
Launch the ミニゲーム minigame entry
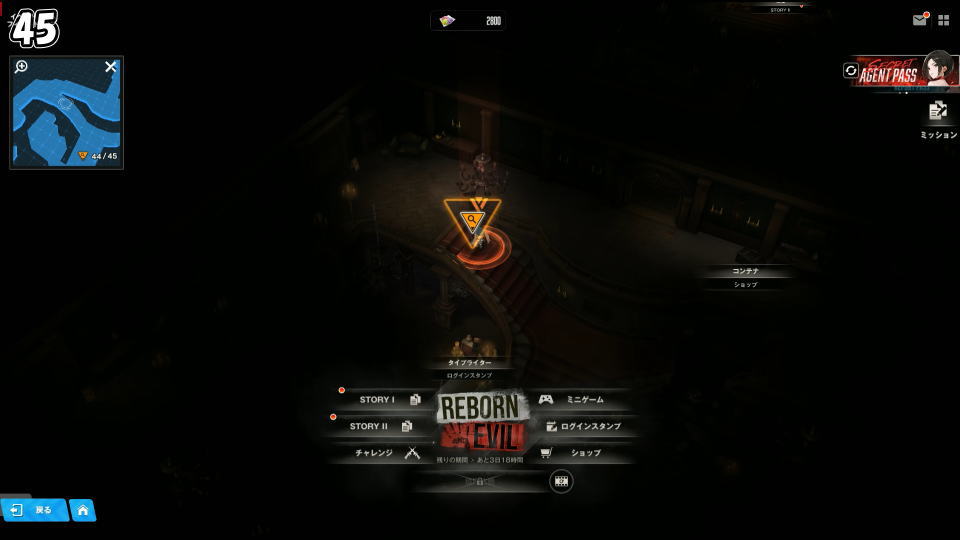pos(578,399)
